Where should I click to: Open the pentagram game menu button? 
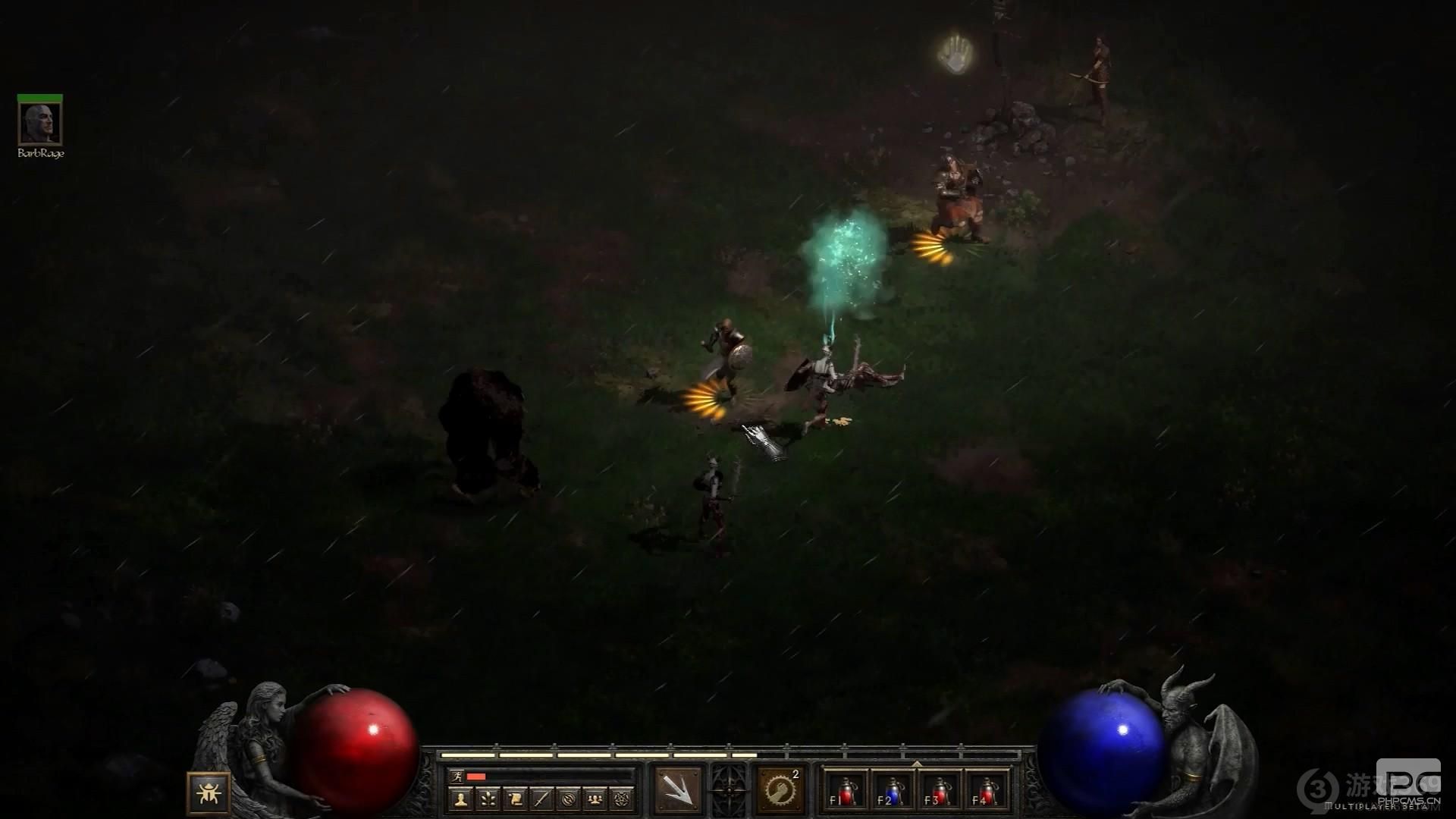[x=622, y=798]
